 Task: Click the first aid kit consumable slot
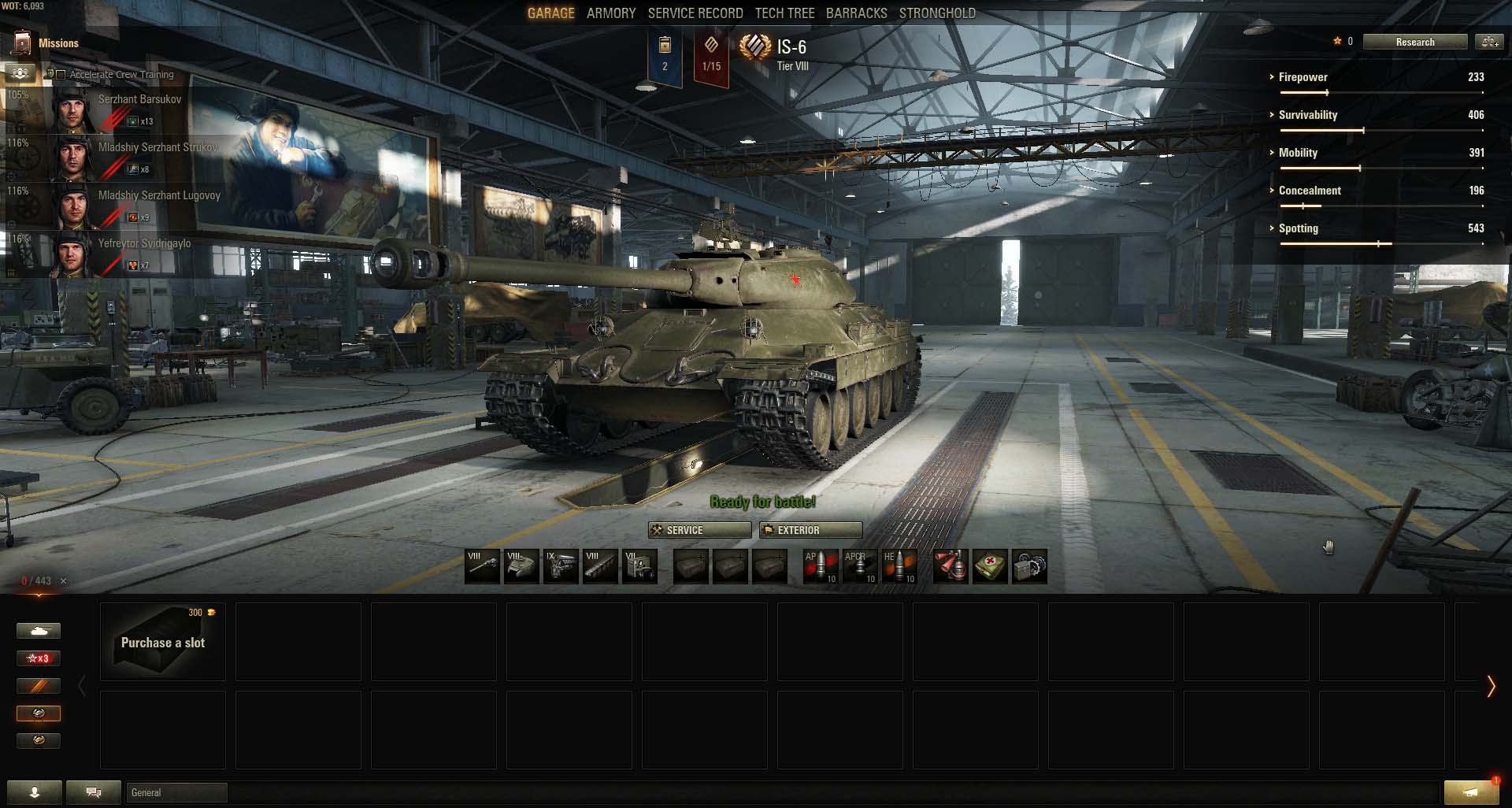[990, 567]
